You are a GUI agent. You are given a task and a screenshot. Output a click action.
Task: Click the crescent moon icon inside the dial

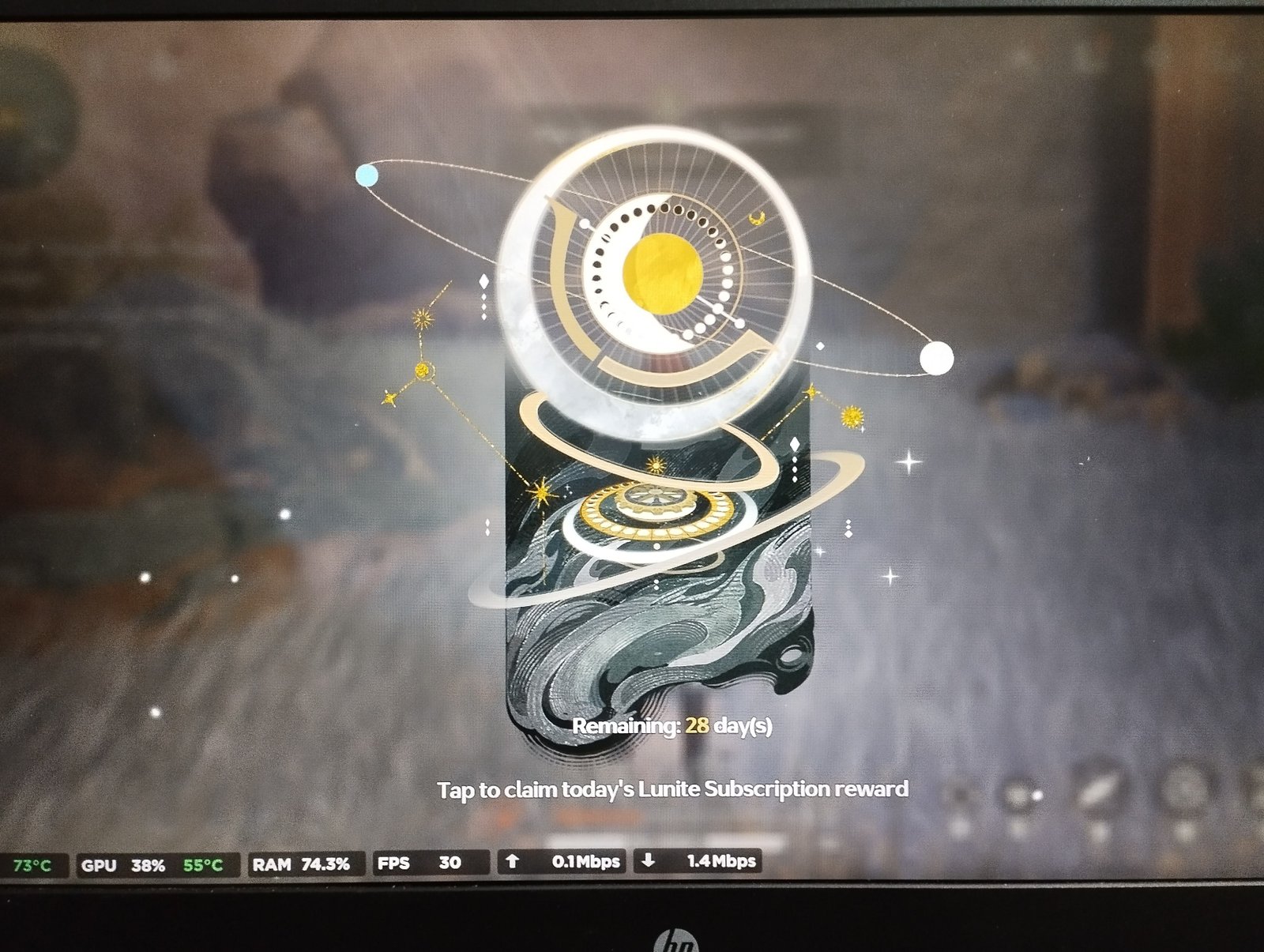[757, 218]
